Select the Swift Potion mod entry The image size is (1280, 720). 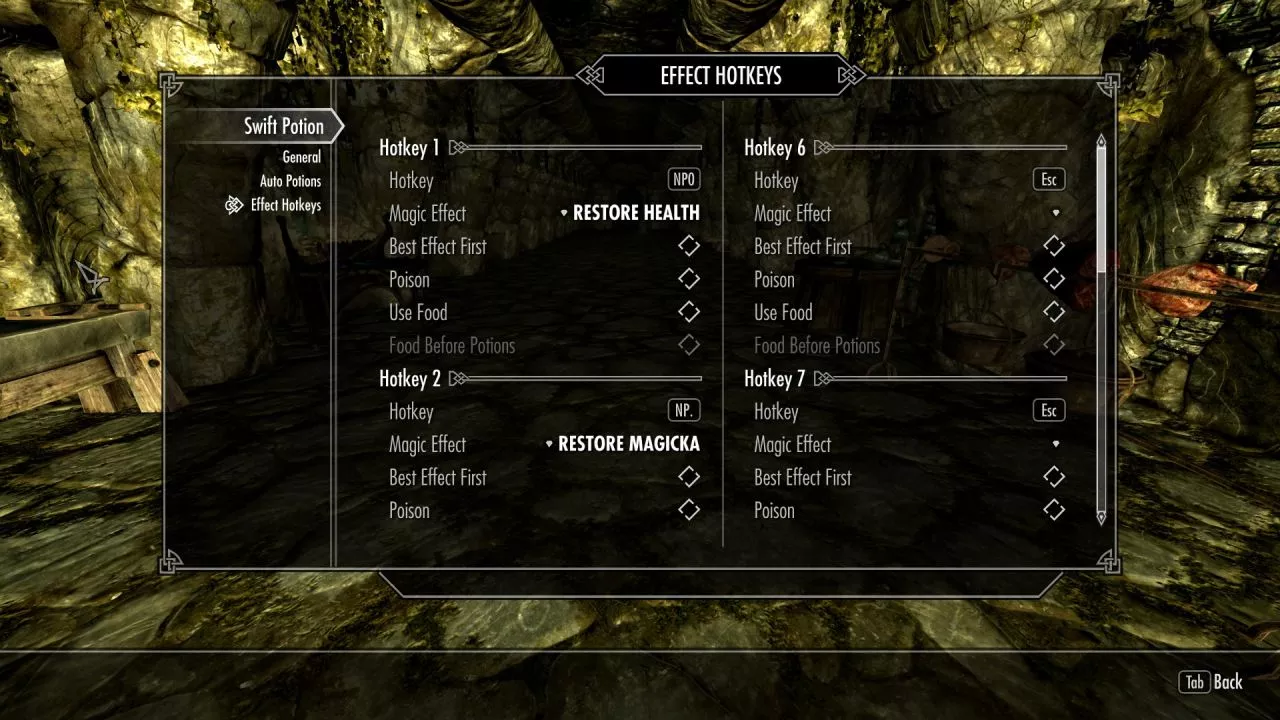tap(284, 127)
